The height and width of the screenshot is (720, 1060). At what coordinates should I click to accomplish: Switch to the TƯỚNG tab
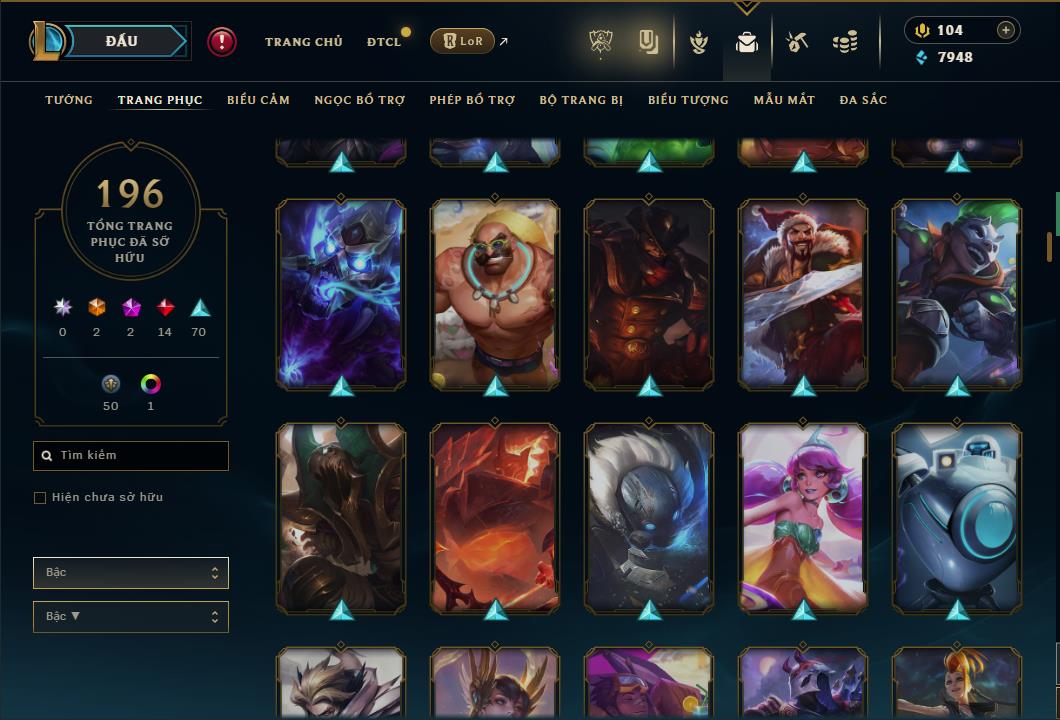[x=69, y=100]
